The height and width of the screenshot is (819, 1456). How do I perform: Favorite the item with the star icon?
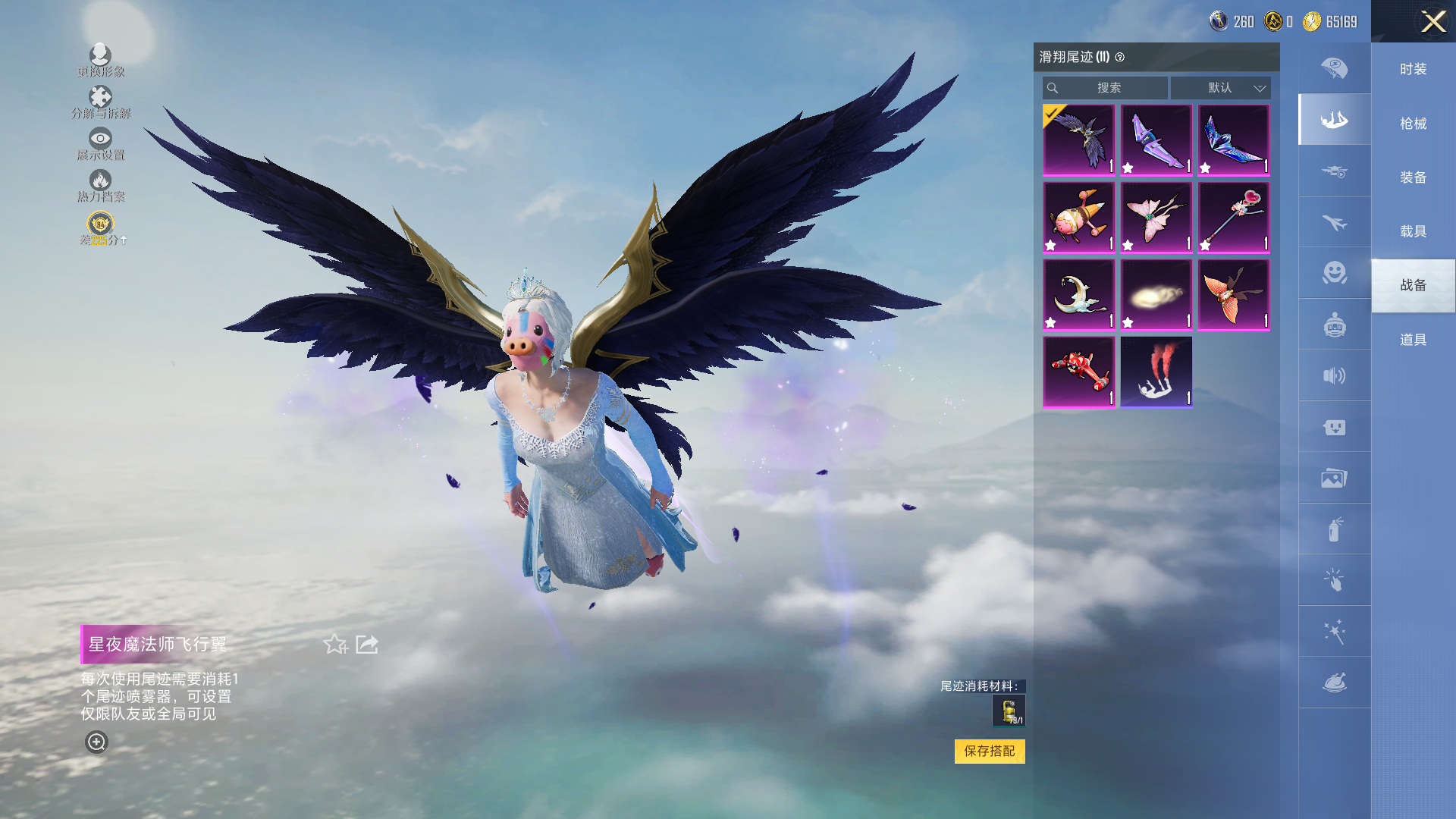point(334,645)
